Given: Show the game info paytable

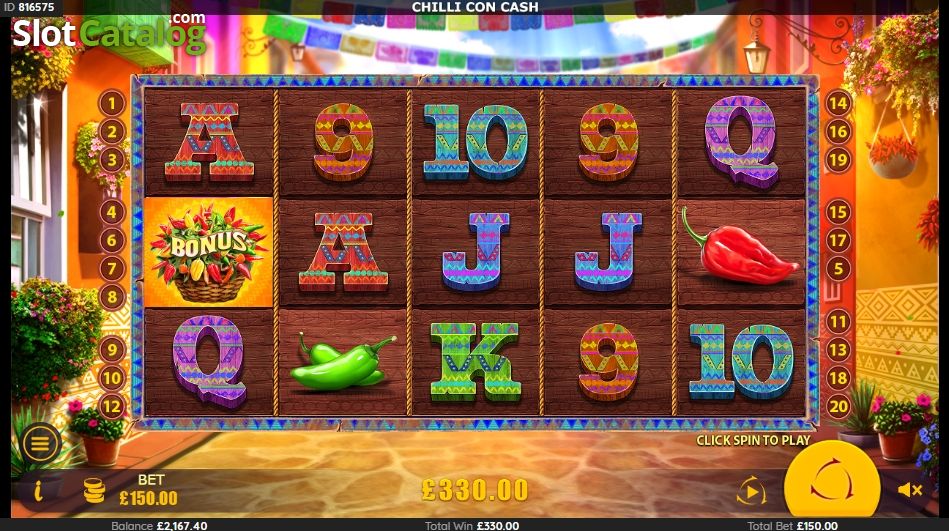Looking at the screenshot, I should click(39, 490).
